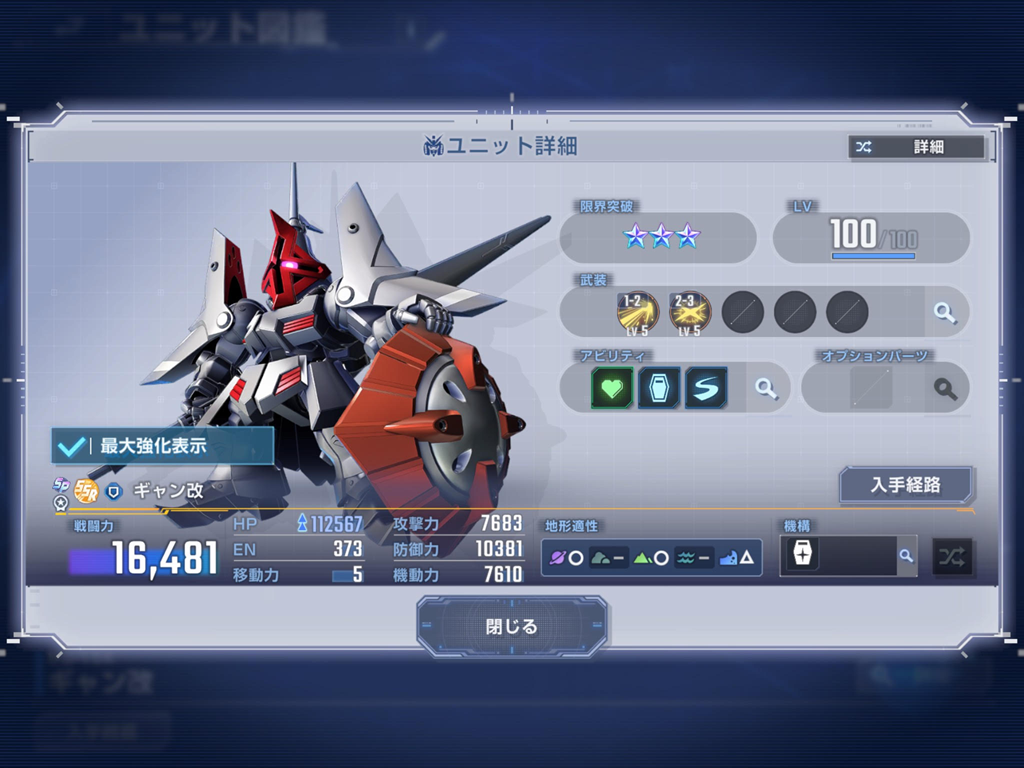Open option parts via the オプションパーツ magnifier
This screenshot has height=768, width=1024.
click(944, 388)
